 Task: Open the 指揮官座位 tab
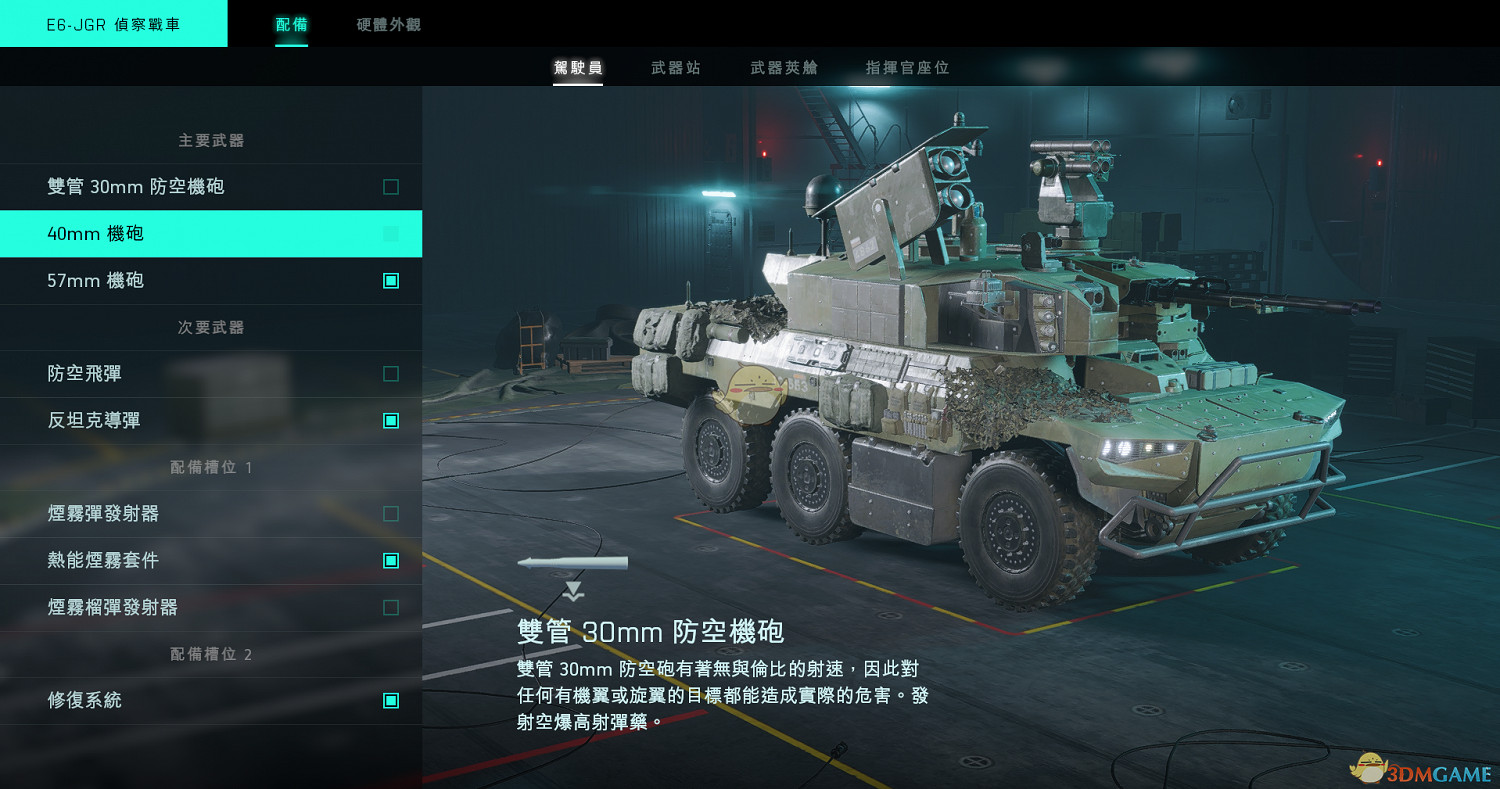pos(907,67)
